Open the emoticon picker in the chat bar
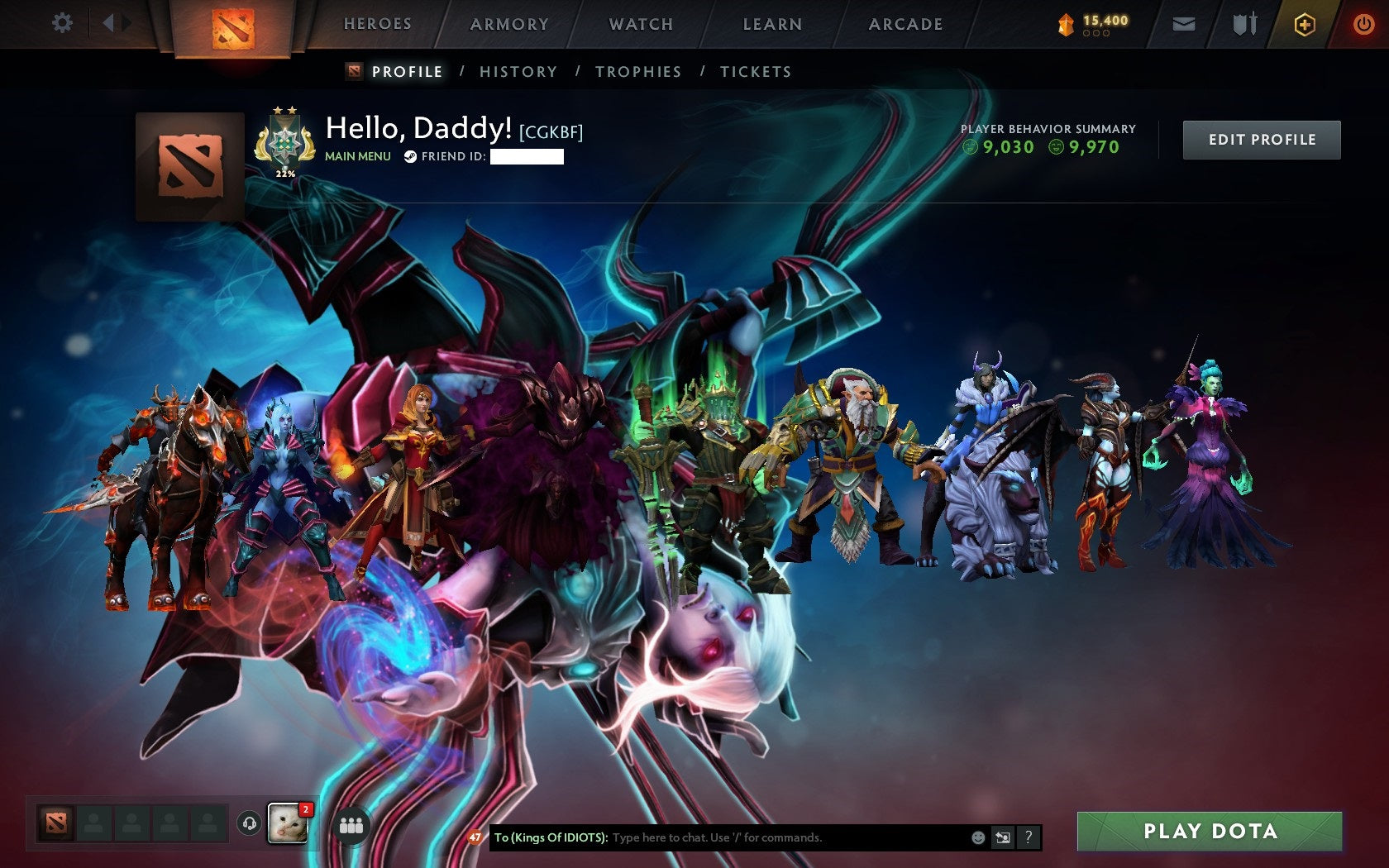This screenshot has width=1389, height=868. [979, 837]
